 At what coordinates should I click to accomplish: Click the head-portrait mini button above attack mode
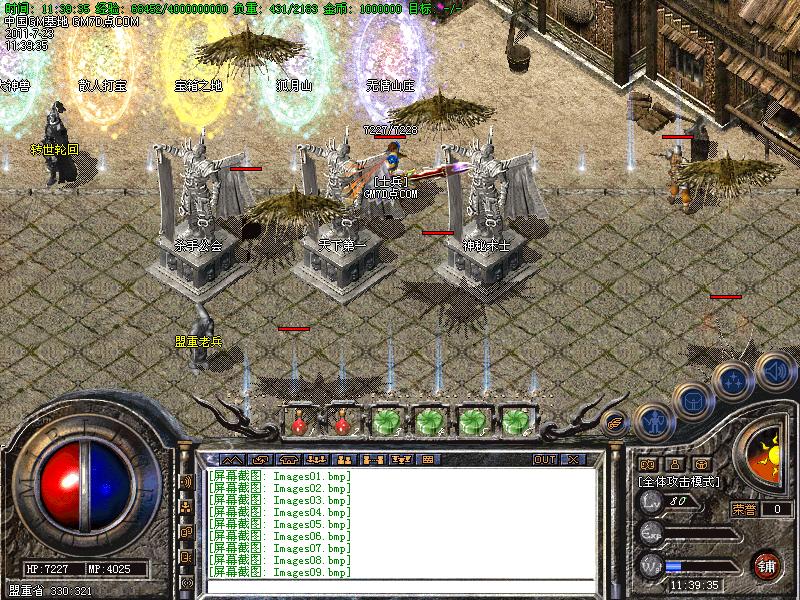point(674,464)
